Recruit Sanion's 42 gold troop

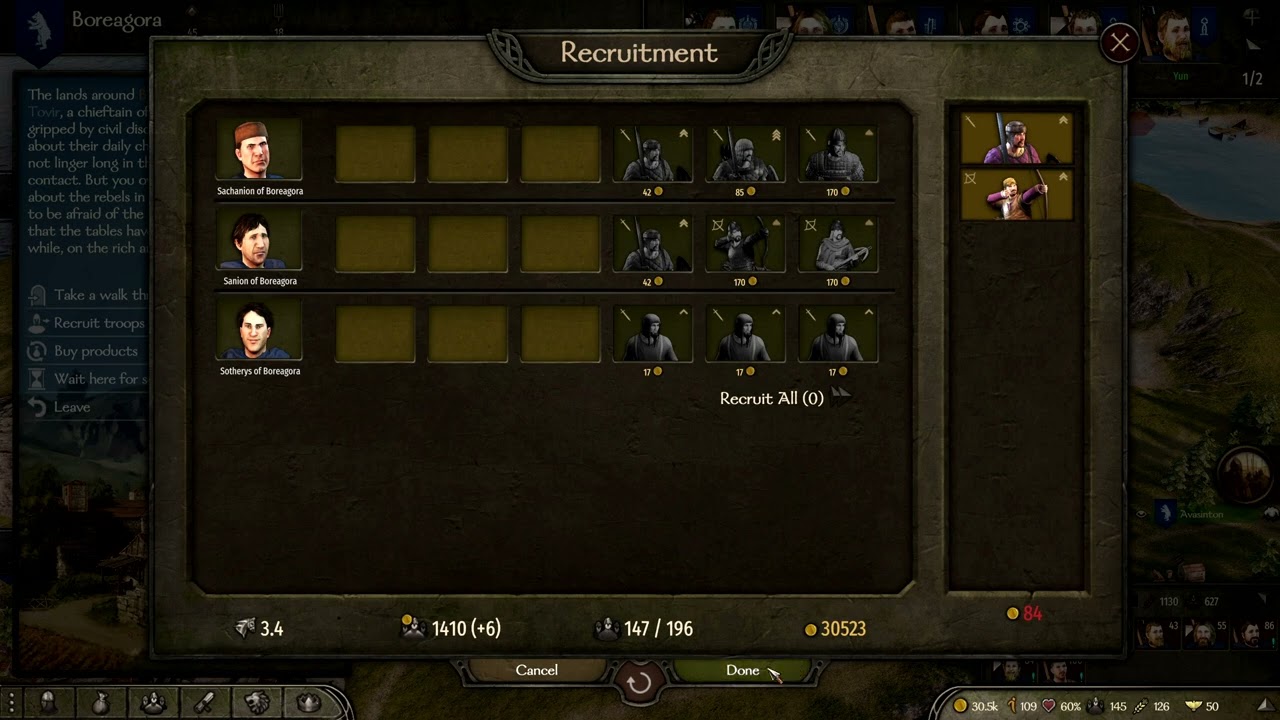click(x=652, y=244)
